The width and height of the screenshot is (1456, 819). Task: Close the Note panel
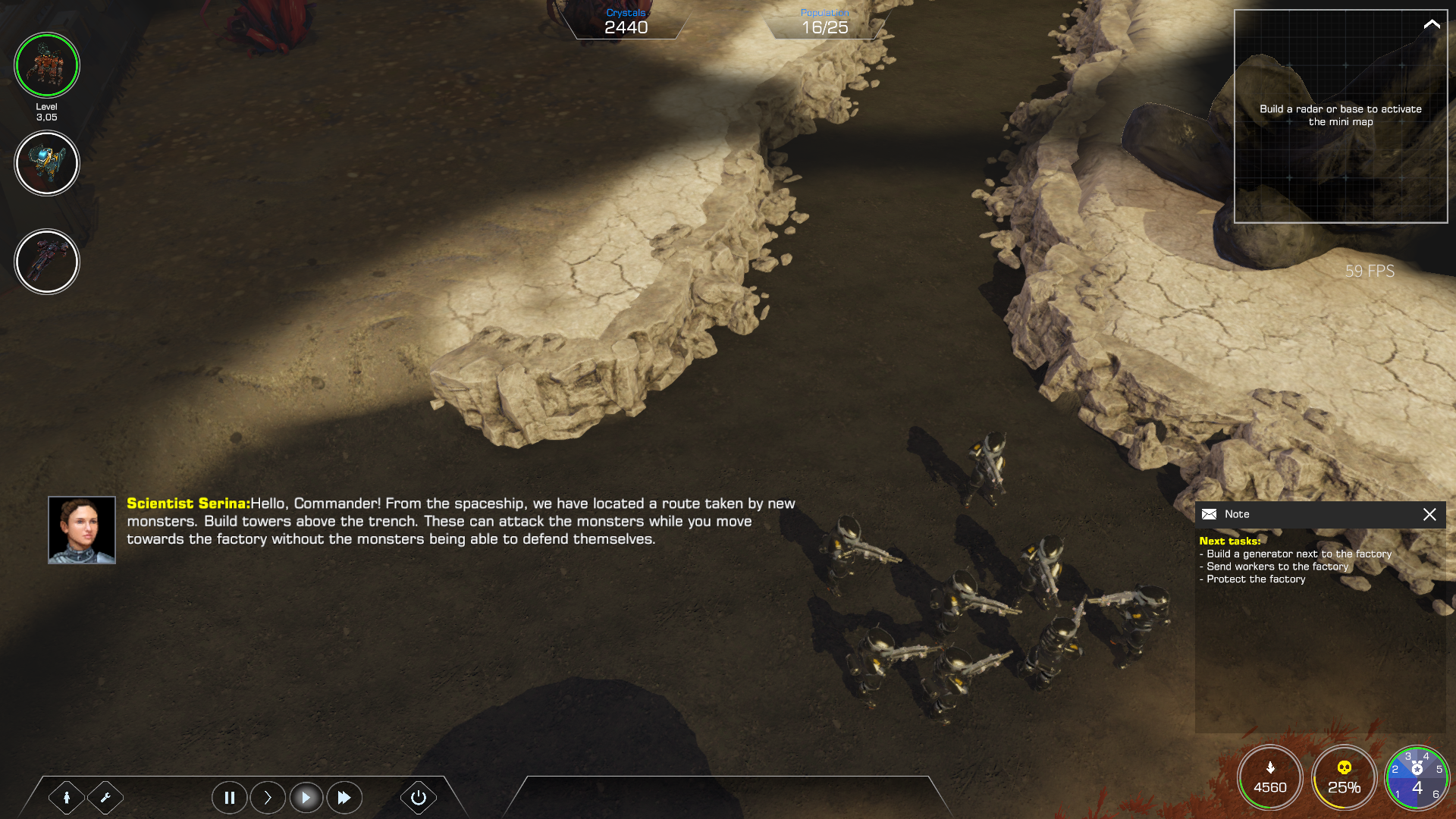coord(1429,514)
